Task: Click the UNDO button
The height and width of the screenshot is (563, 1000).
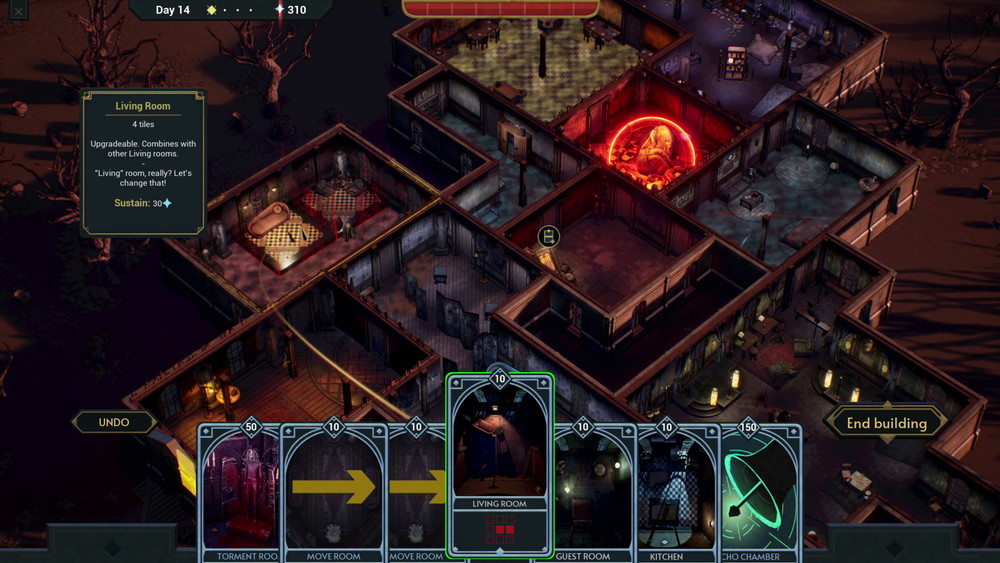Action: click(114, 422)
